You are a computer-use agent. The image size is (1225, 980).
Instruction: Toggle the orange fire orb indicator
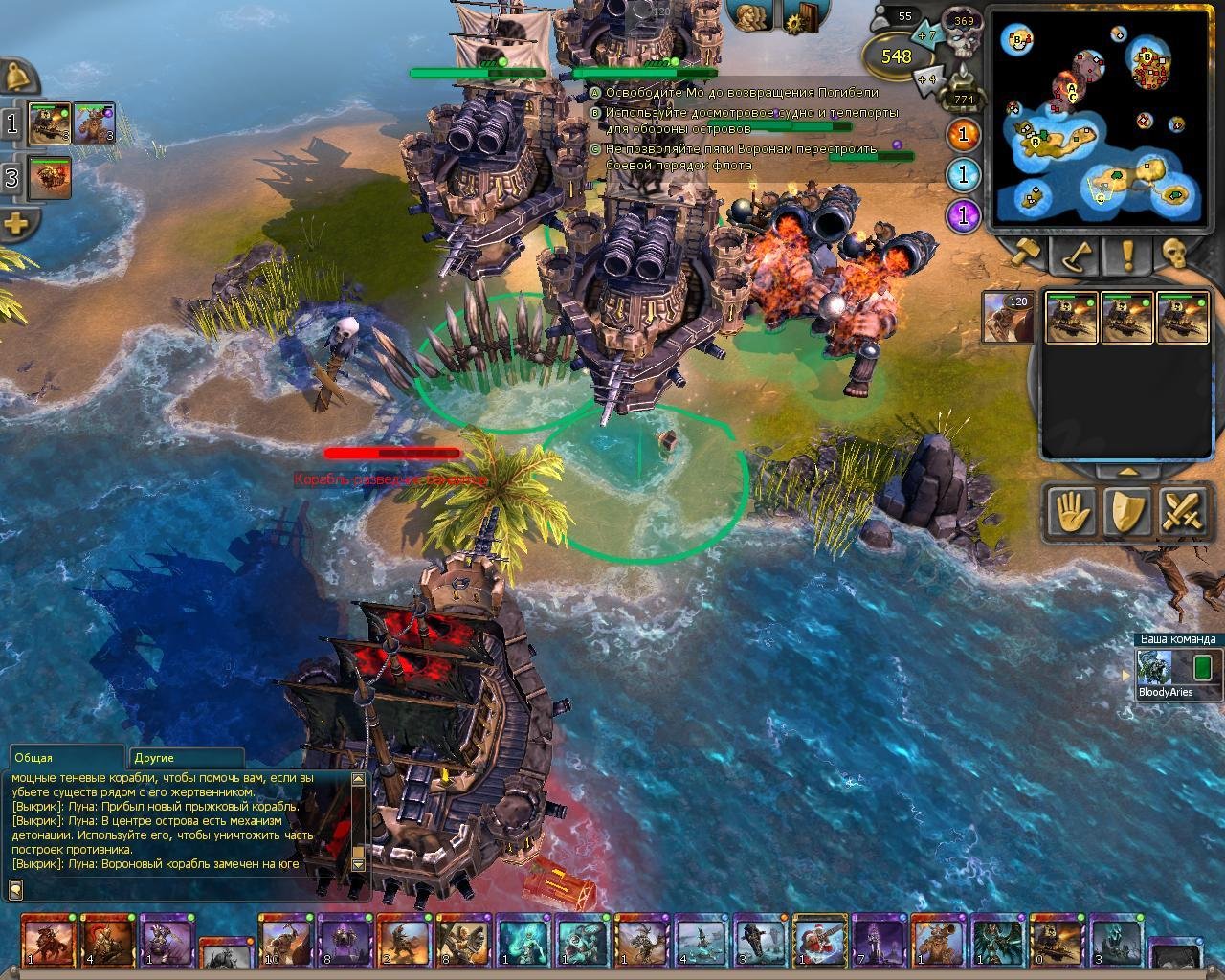point(962,135)
